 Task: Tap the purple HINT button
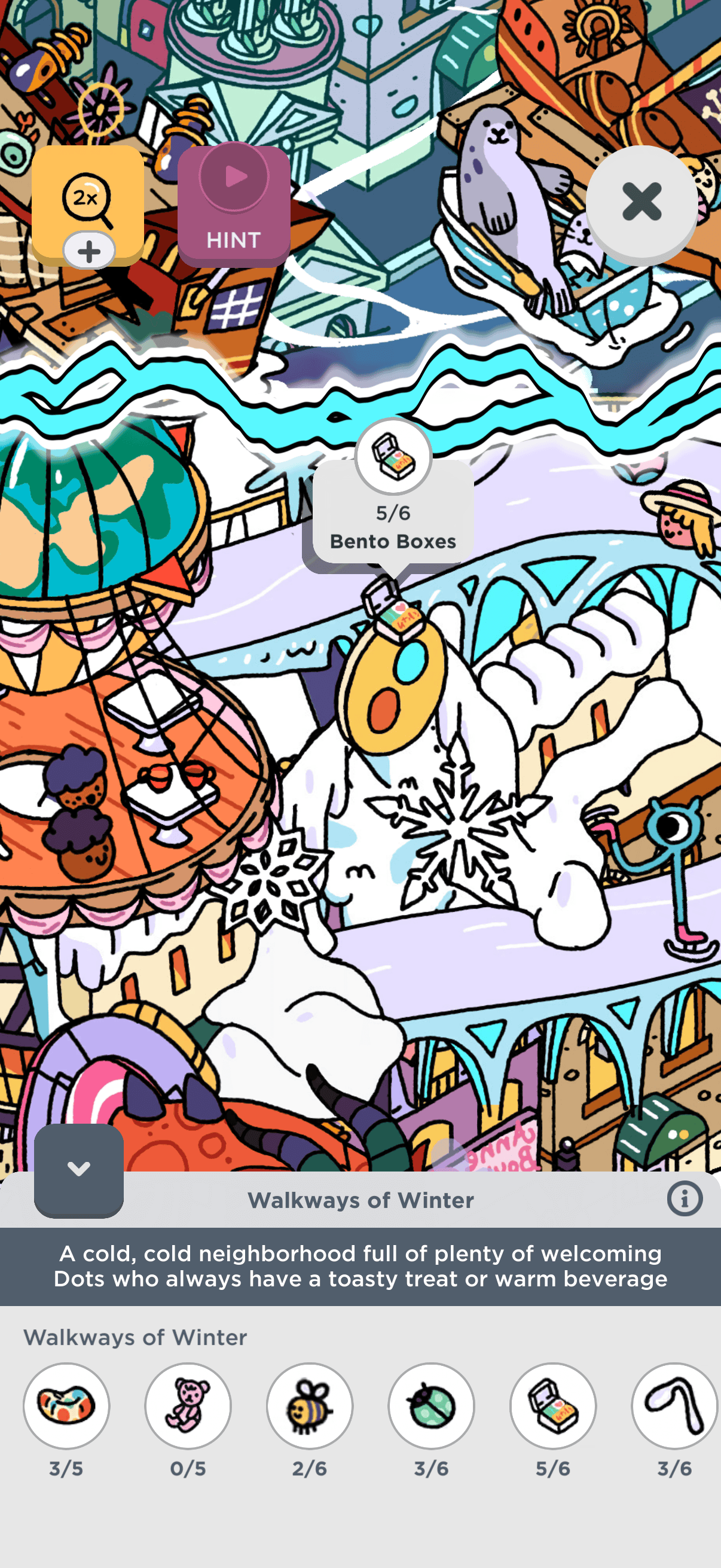click(x=234, y=205)
